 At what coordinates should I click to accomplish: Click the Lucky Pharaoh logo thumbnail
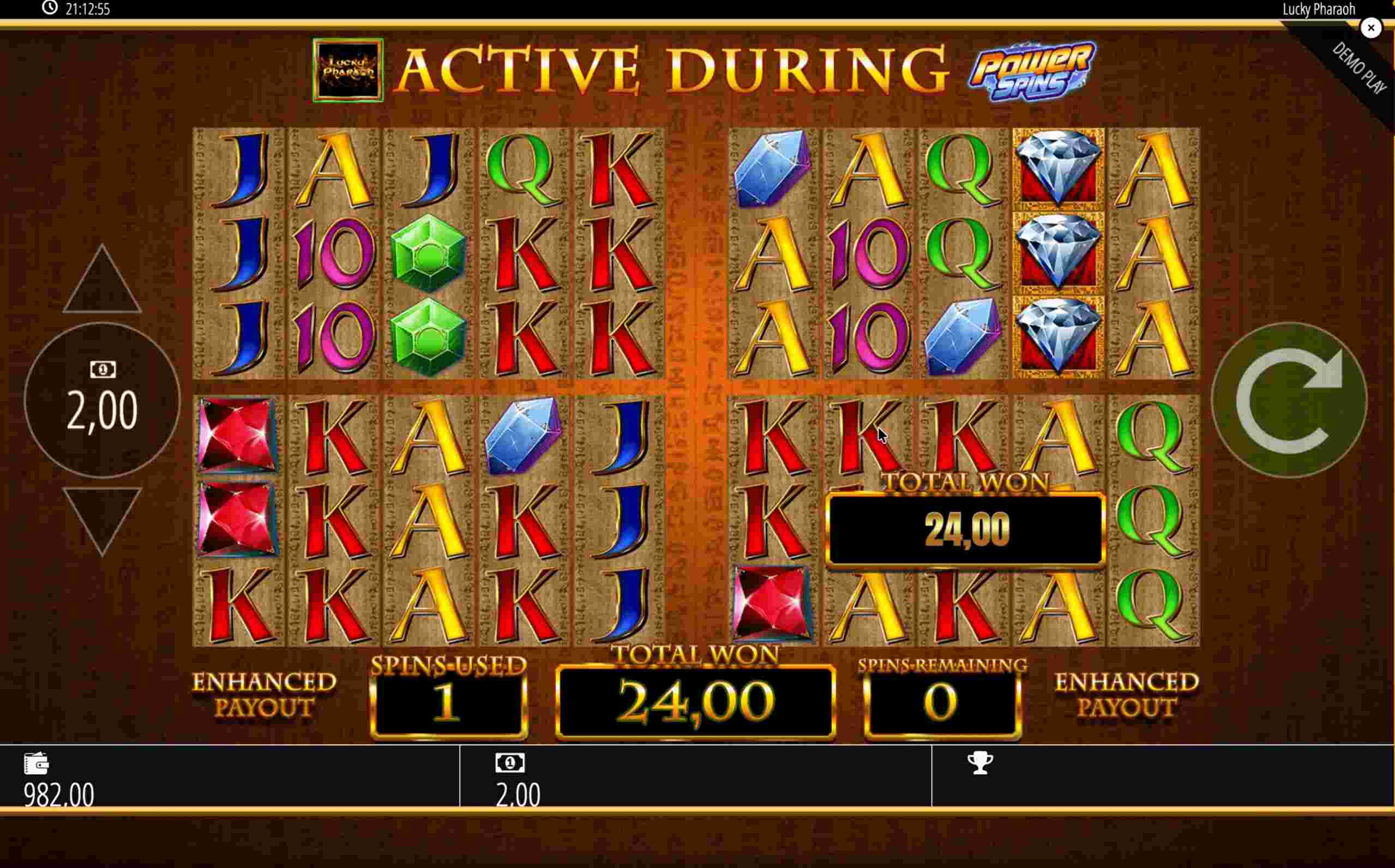(348, 70)
